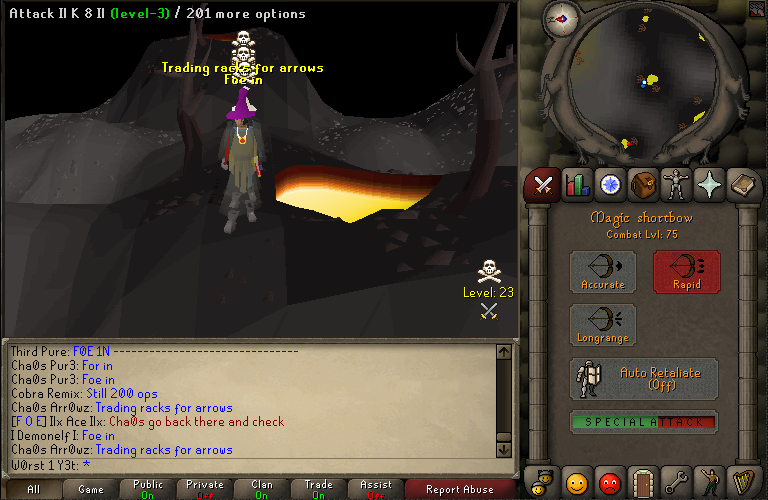
Task: Toggle the Trade chat filter
Action: click(x=318, y=490)
